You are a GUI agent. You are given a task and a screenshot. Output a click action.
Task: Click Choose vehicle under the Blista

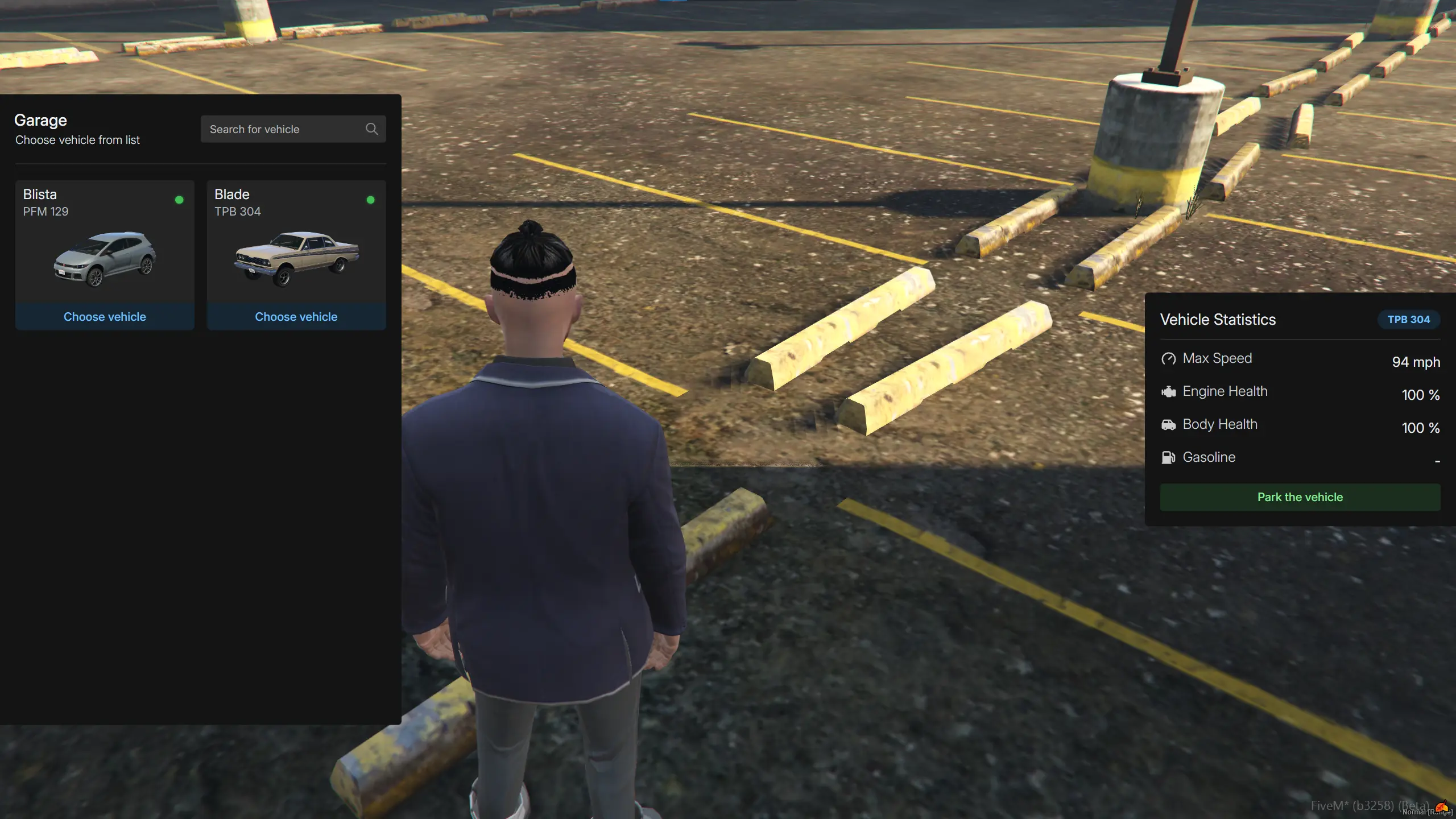[105, 317]
